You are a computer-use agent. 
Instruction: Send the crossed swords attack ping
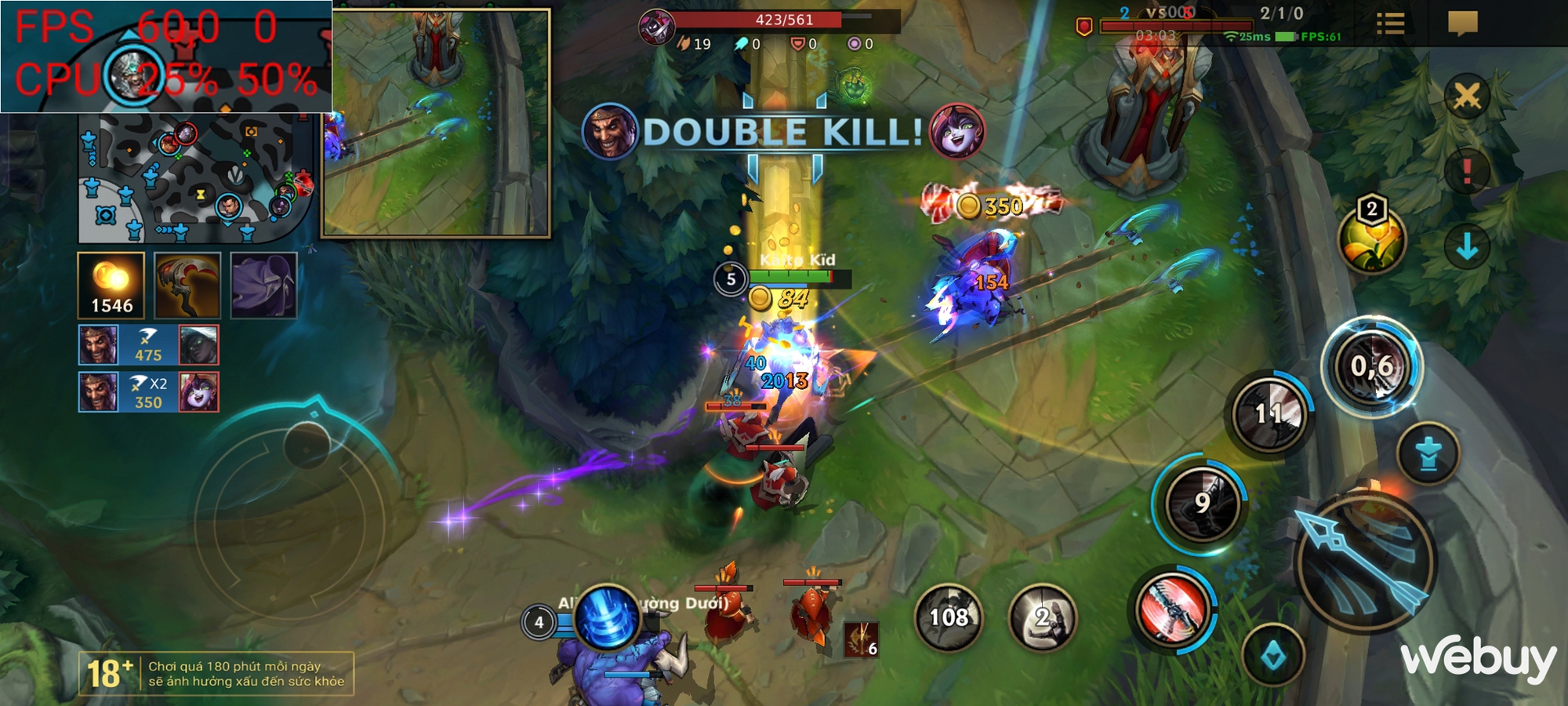pyautogui.click(x=1467, y=97)
